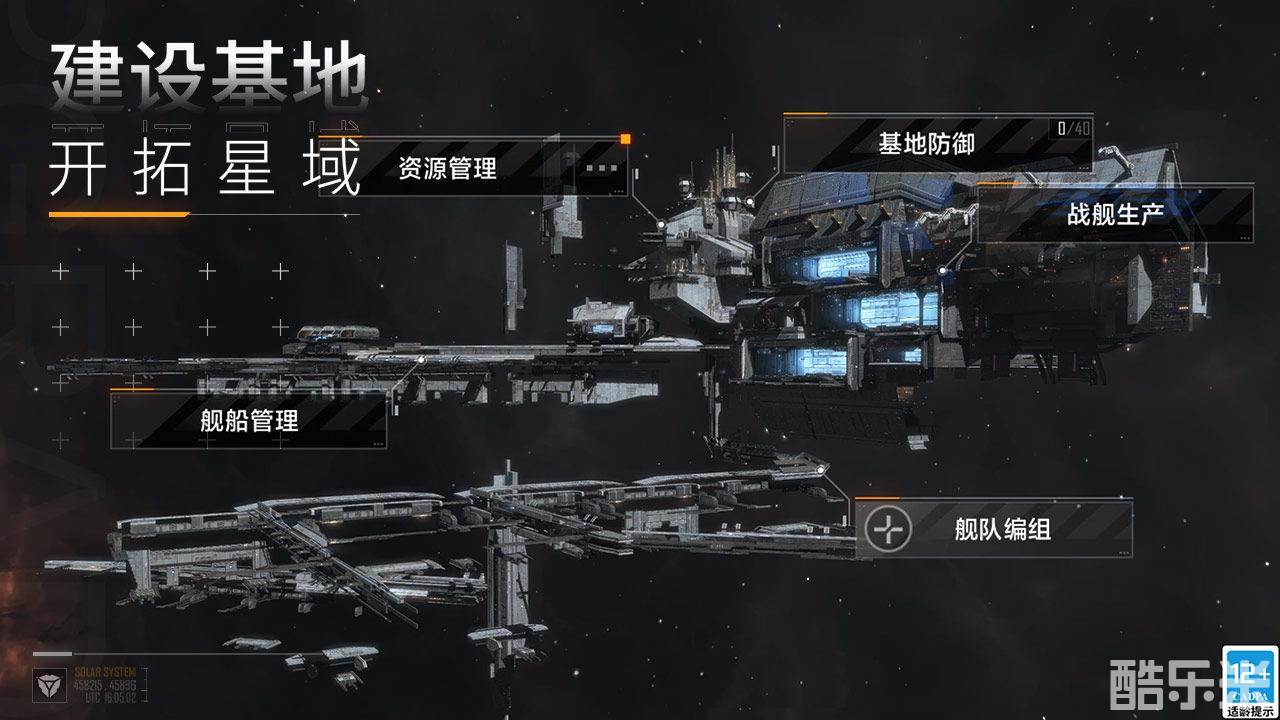Click the progress bar above SOLAR SYSTEM

tap(55, 653)
